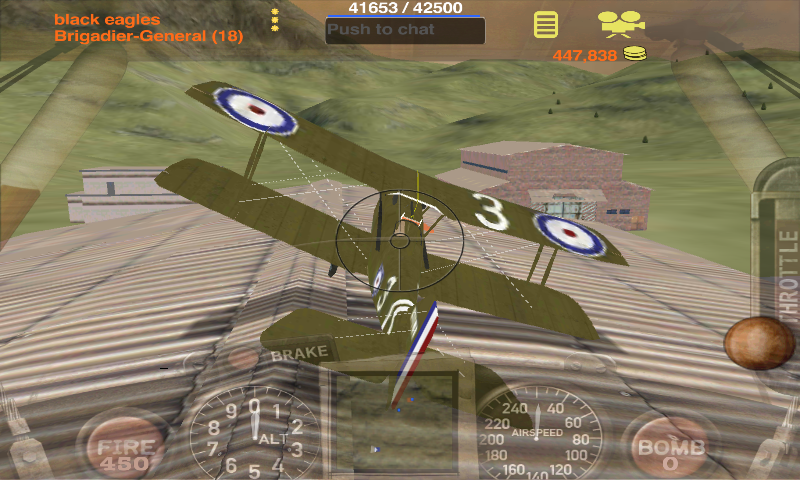The width and height of the screenshot is (800, 480).
Task: Tap the FIRE 450 button
Action: (124, 451)
